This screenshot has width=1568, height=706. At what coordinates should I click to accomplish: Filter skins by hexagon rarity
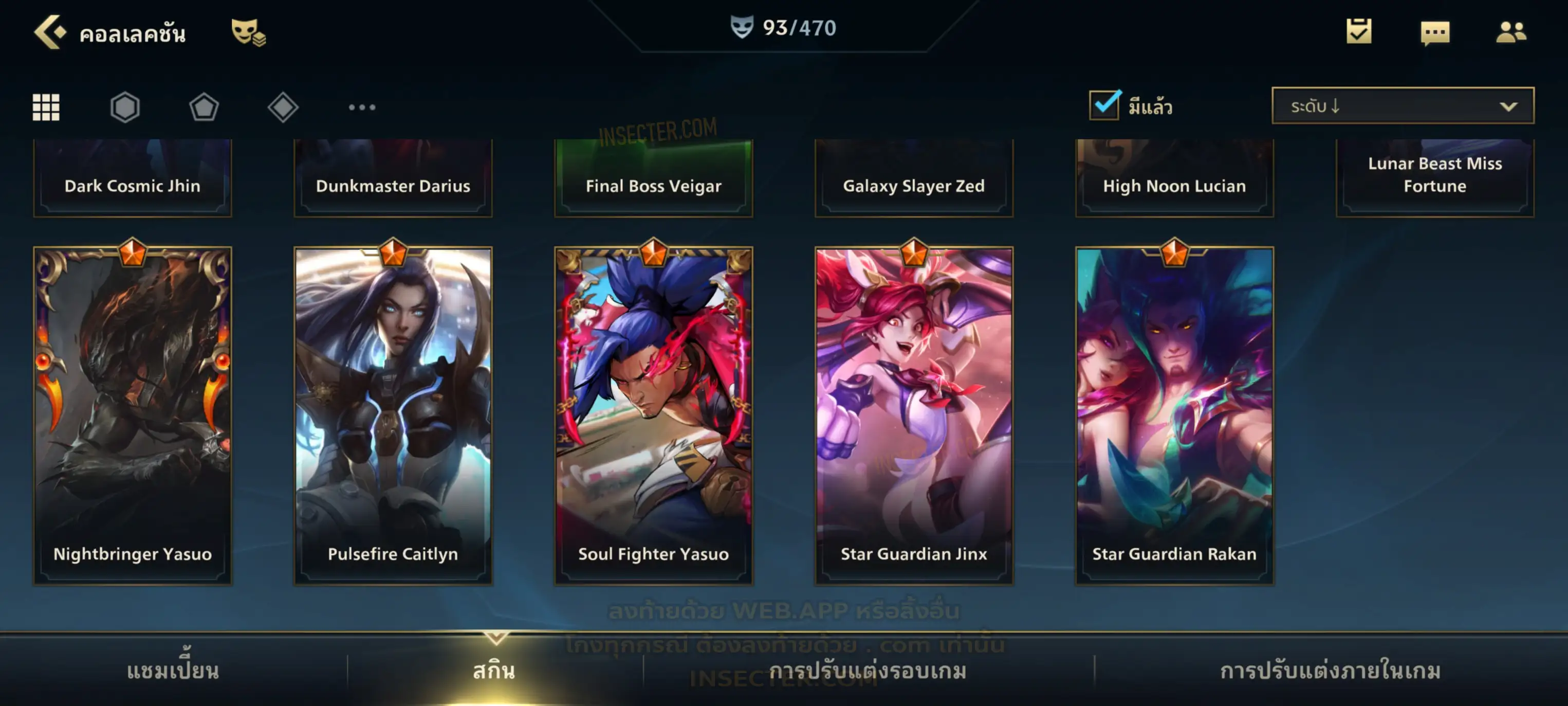[125, 107]
